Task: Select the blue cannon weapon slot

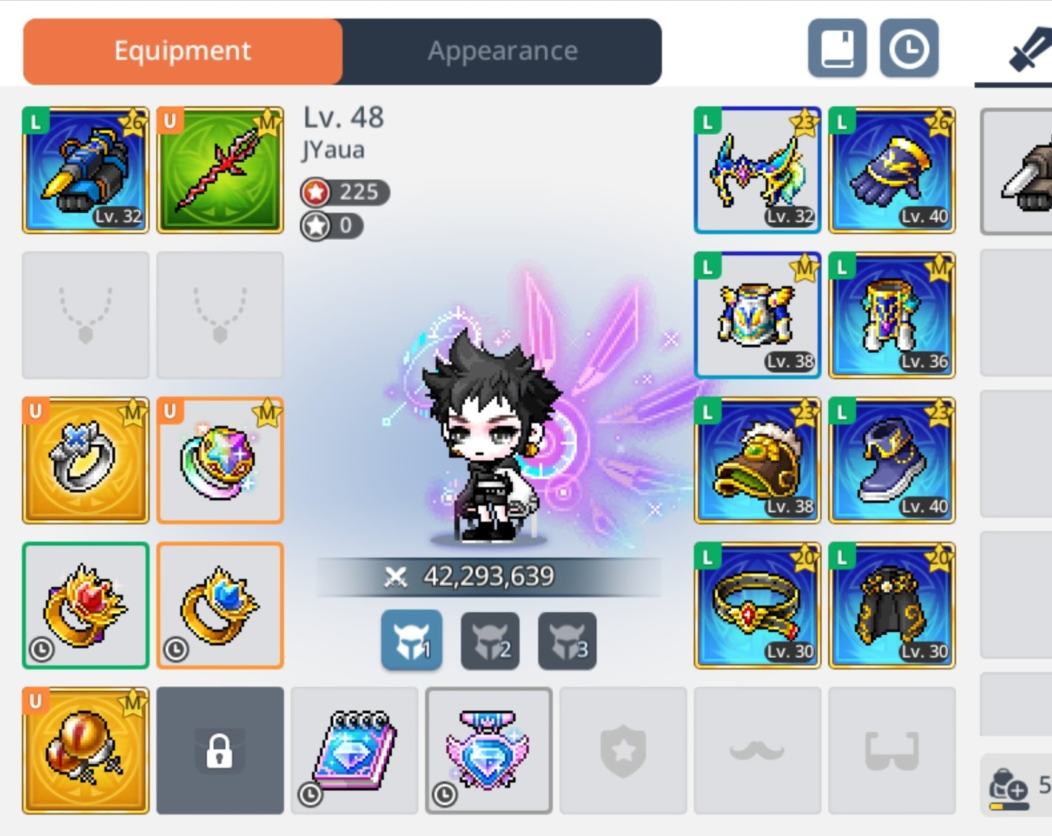Action: (86, 170)
